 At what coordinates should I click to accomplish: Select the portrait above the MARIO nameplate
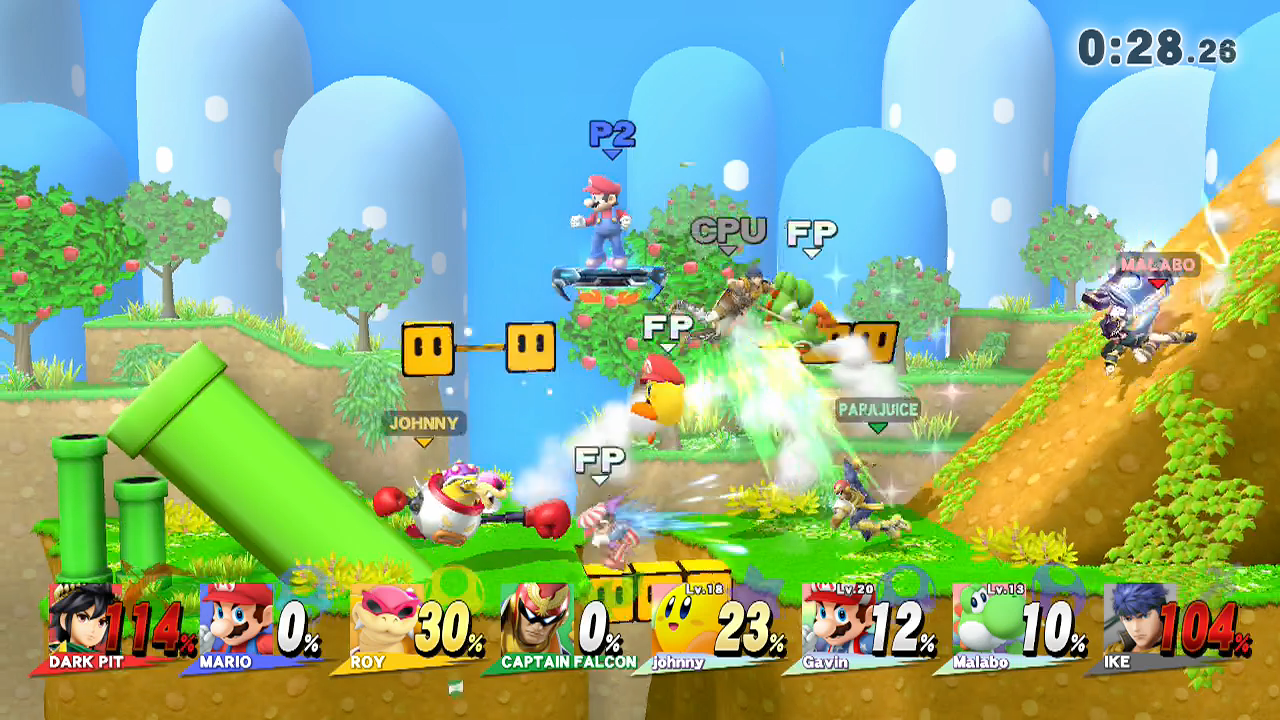(x=236, y=620)
